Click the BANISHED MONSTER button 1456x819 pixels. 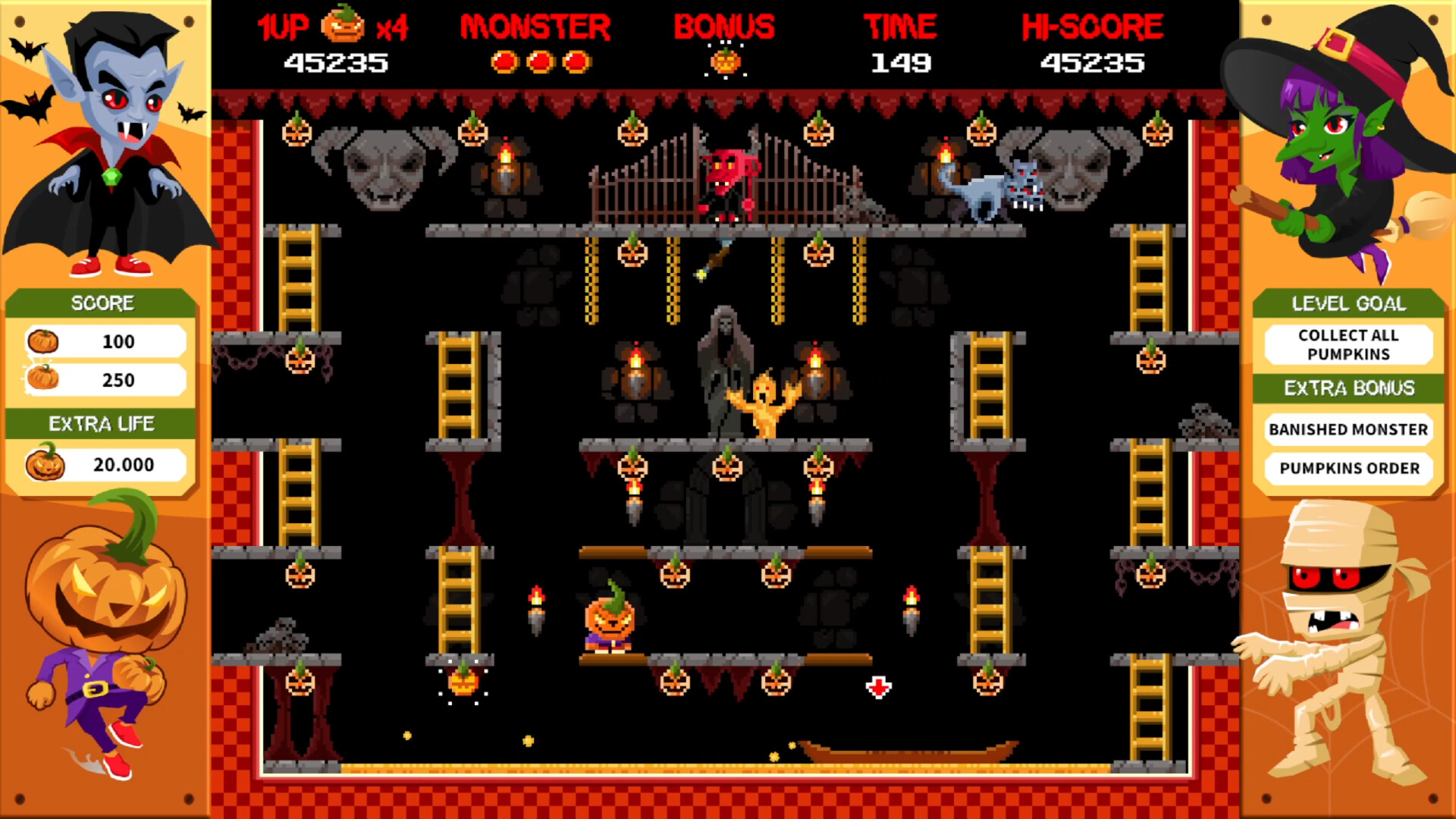pos(1348,429)
